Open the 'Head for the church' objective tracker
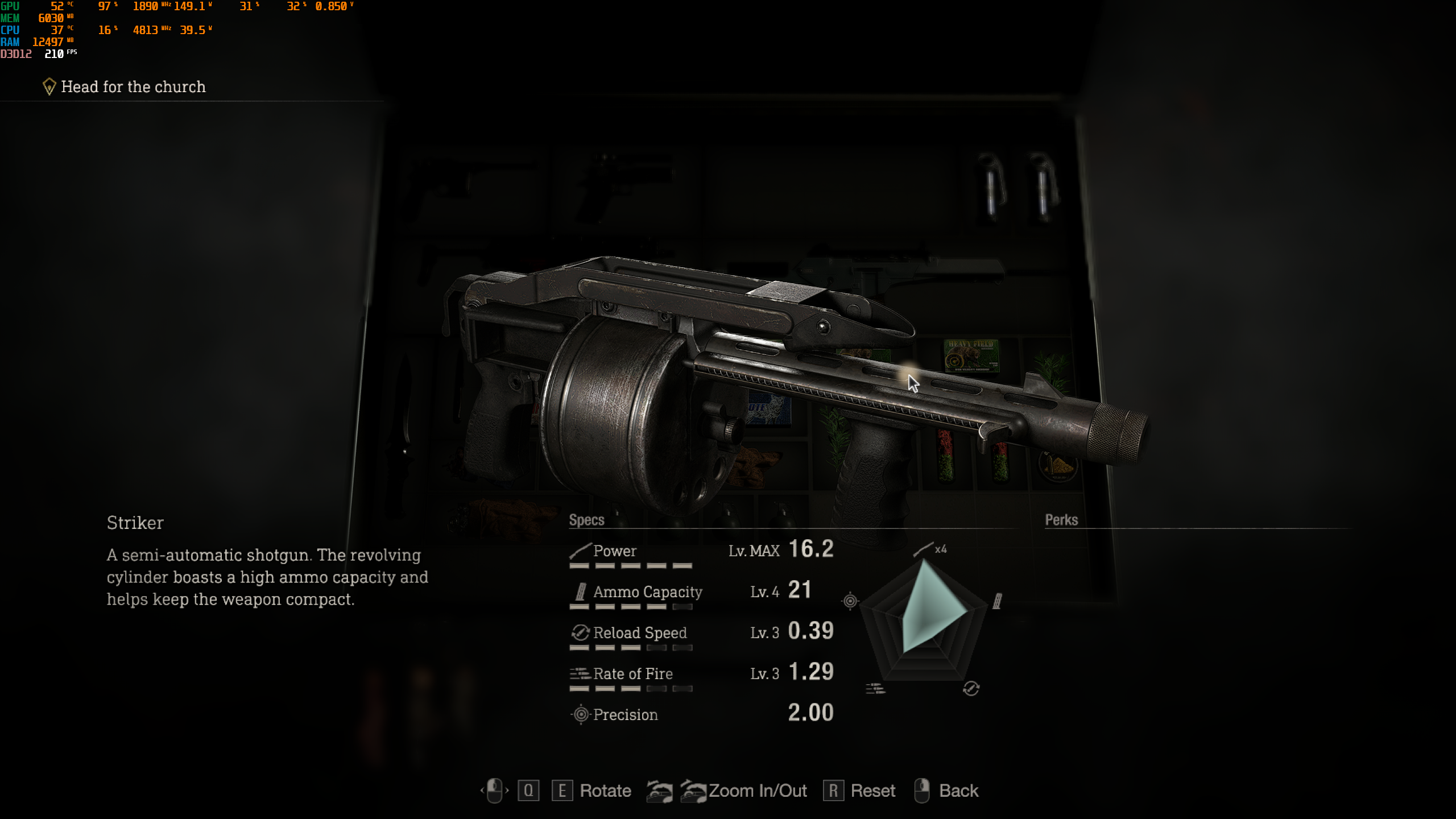This screenshot has height=819, width=1456. click(x=133, y=86)
